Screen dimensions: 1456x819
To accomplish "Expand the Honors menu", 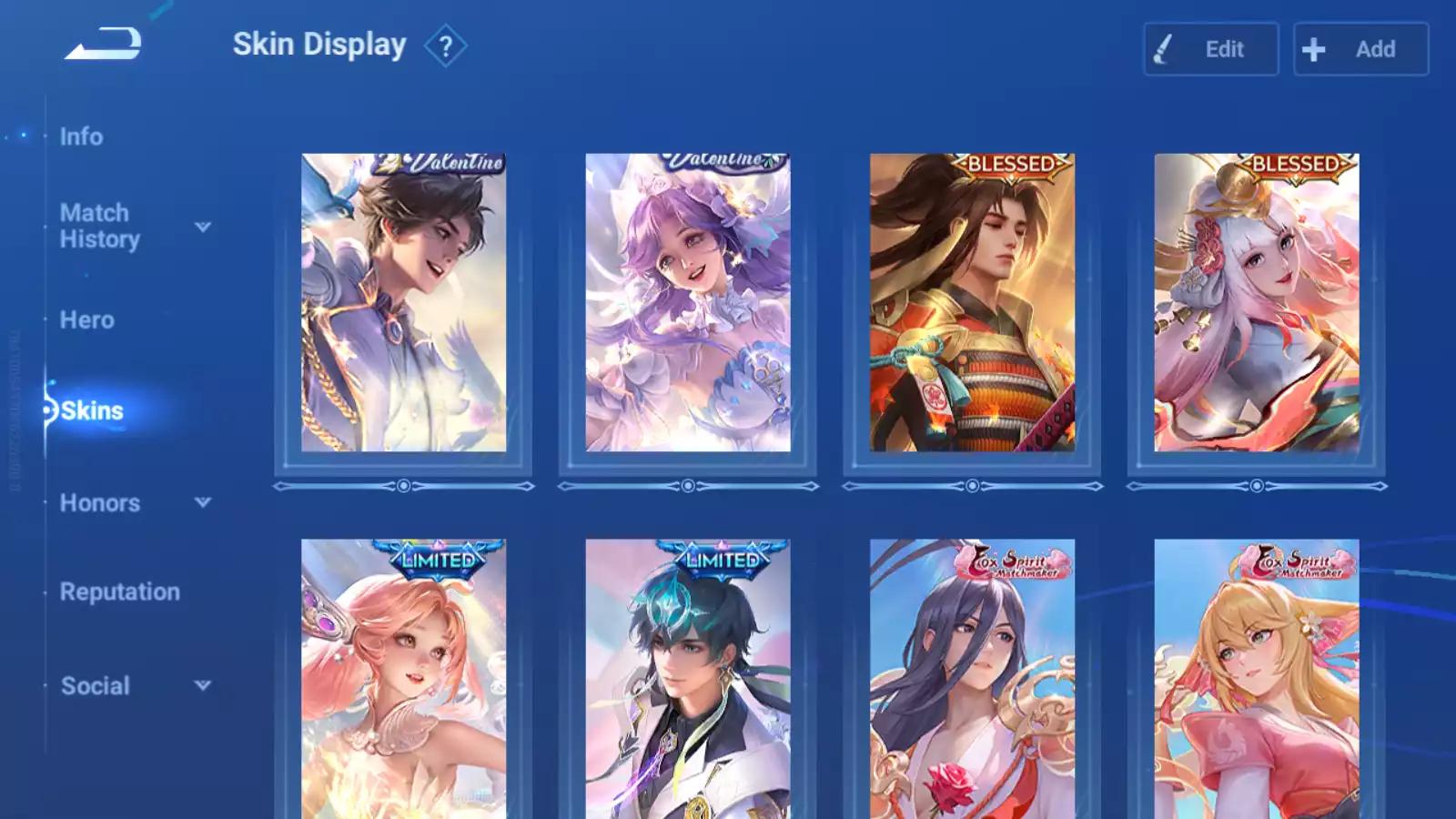I will tap(203, 502).
